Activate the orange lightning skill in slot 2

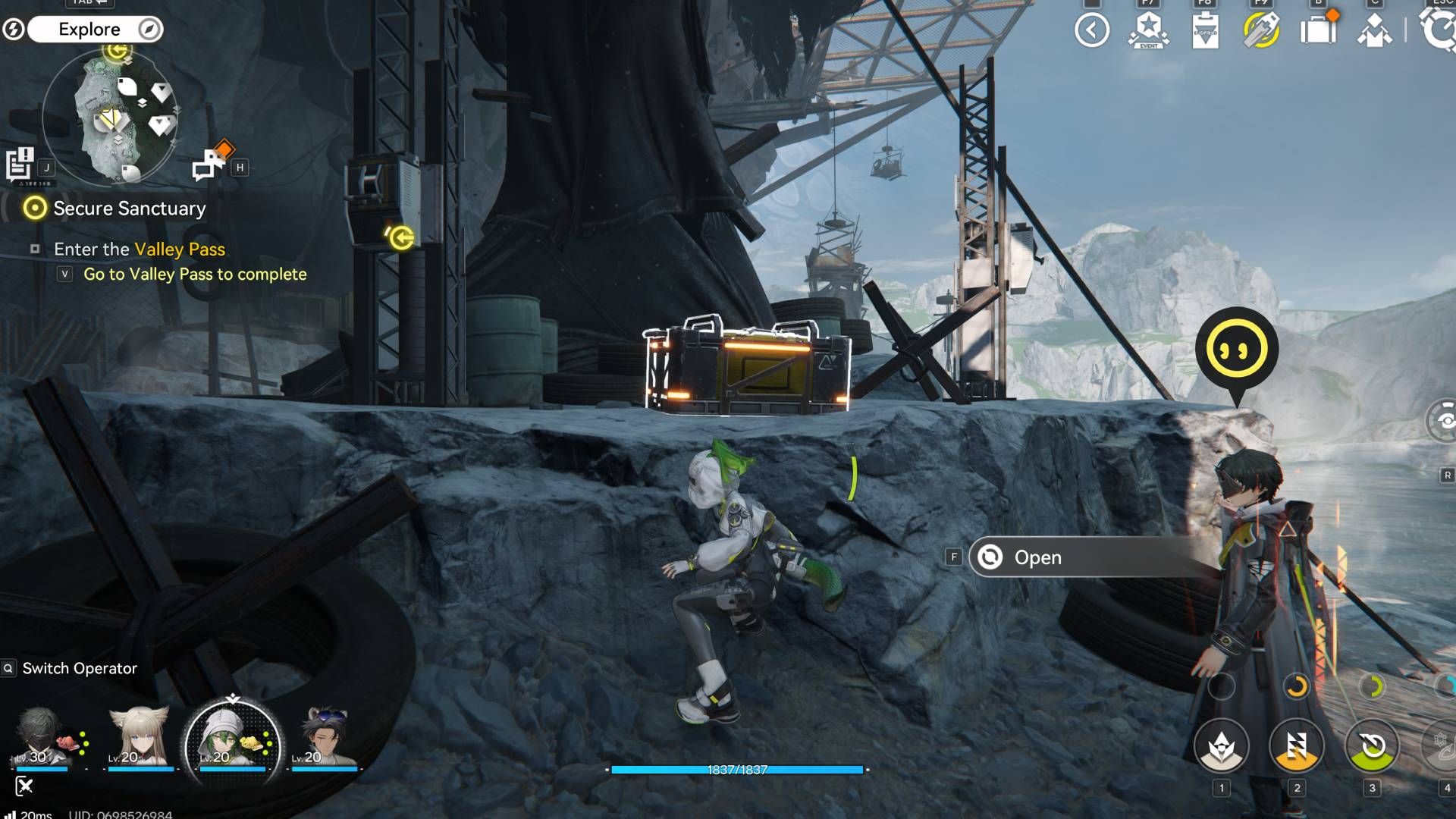(x=1297, y=746)
